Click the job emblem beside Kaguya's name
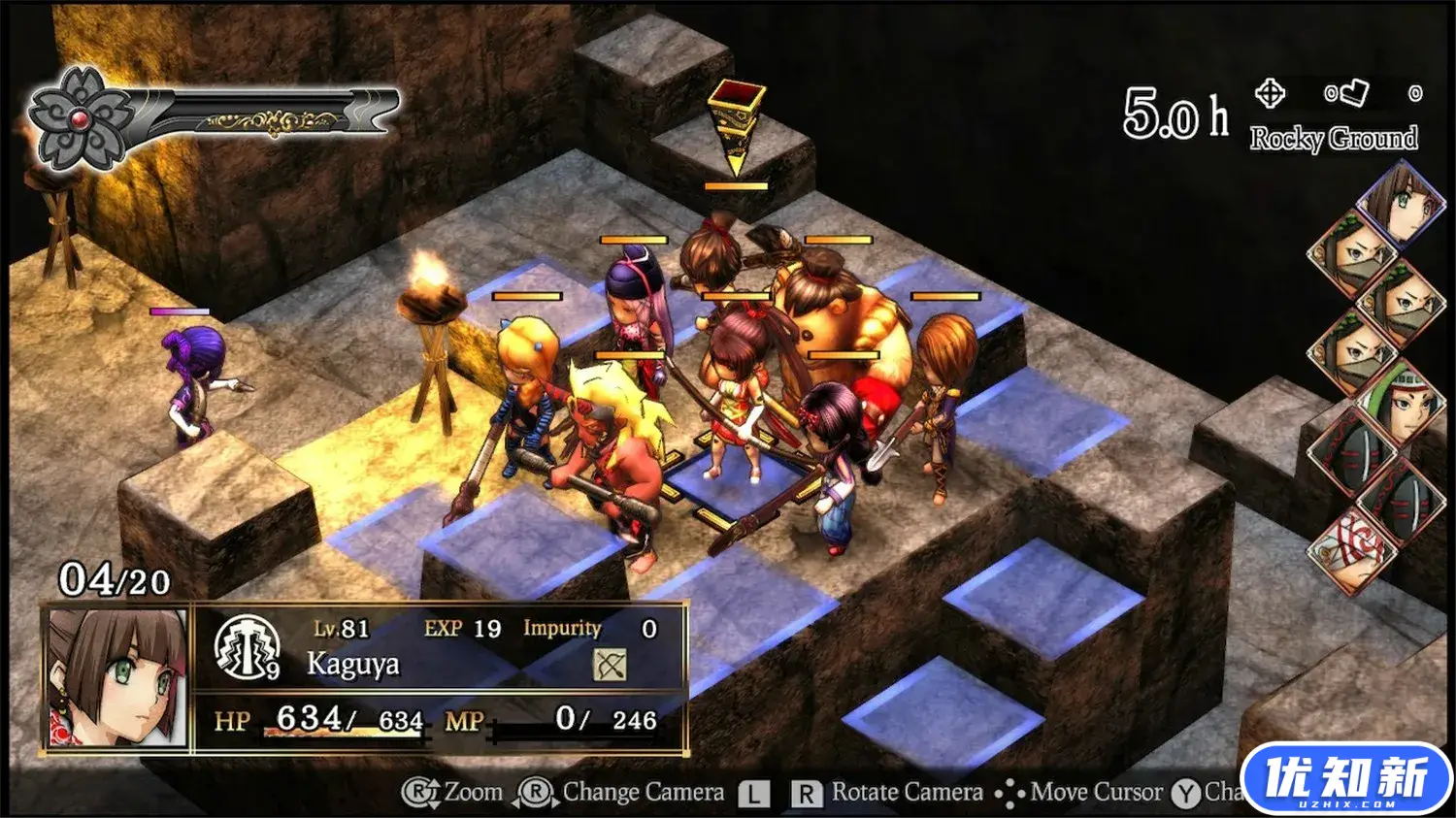 click(247, 647)
